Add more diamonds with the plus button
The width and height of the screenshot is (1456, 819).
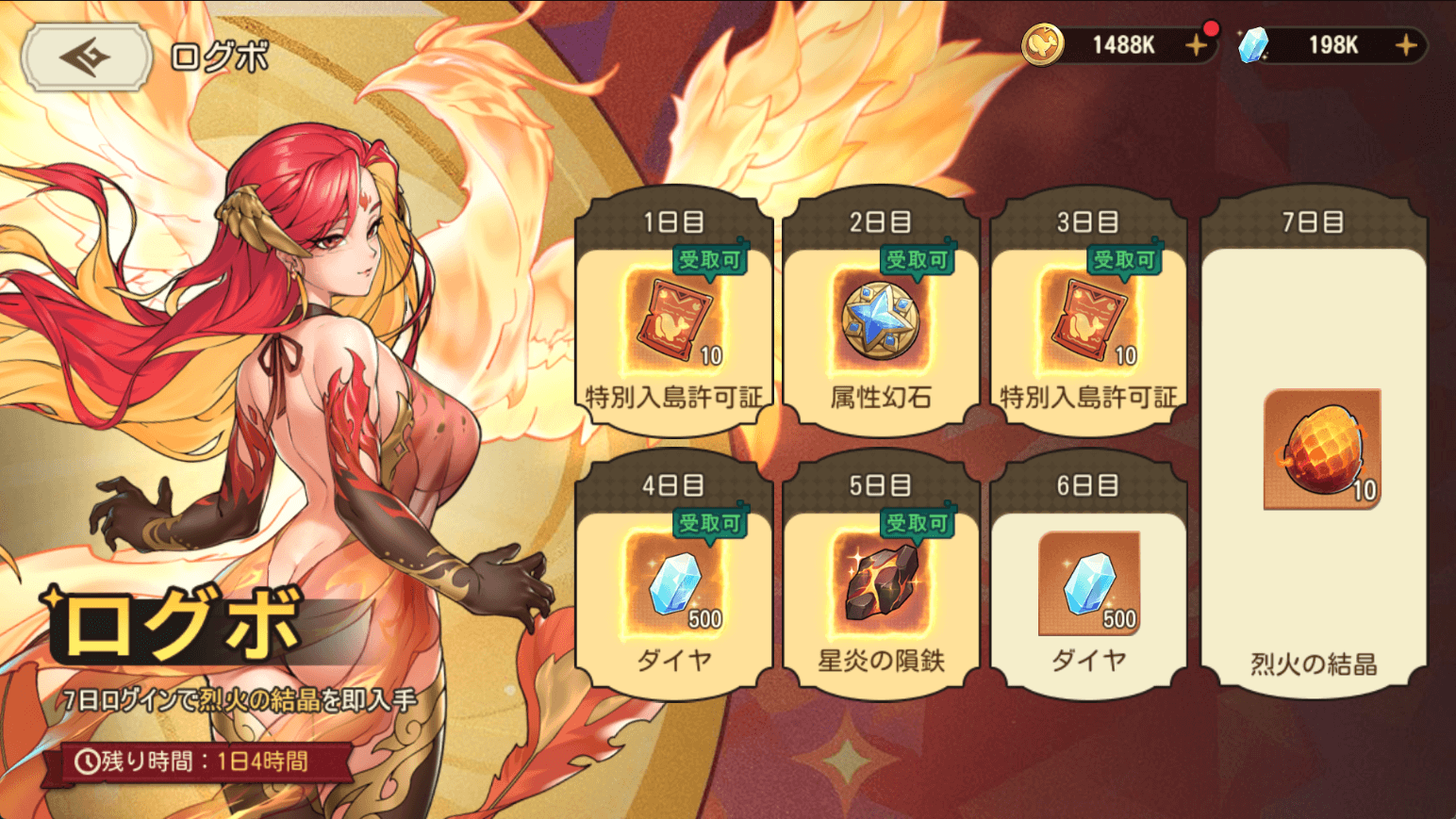(1405, 45)
